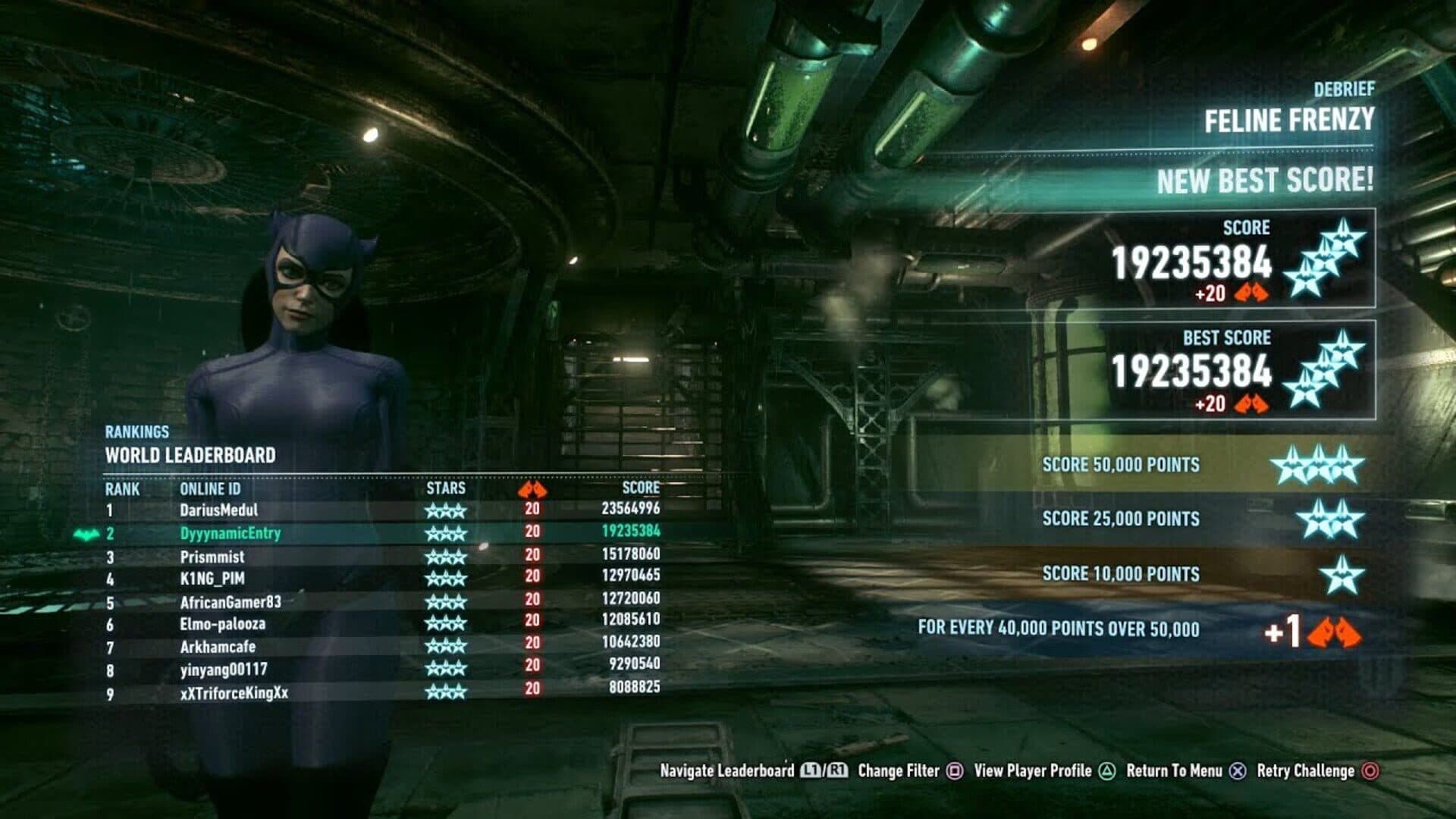Select DariusMedul's leaderboard row
Image resolution: width=1456 pixels, height=819 pixels.
click(219, 510)
